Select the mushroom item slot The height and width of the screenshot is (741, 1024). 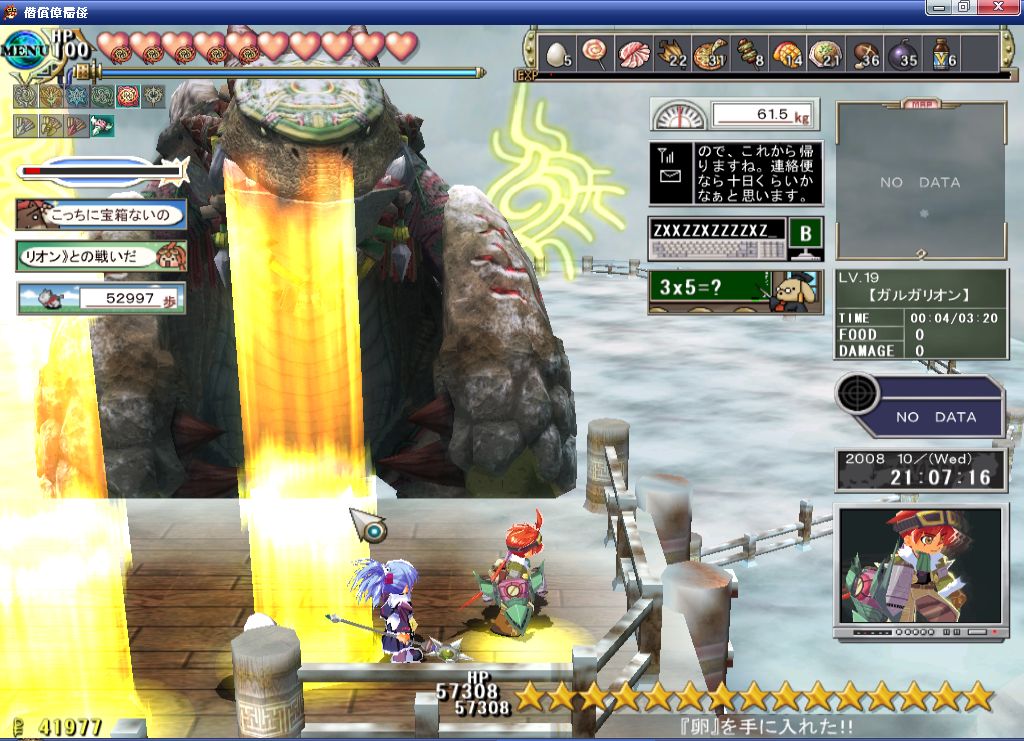(865, 53)
